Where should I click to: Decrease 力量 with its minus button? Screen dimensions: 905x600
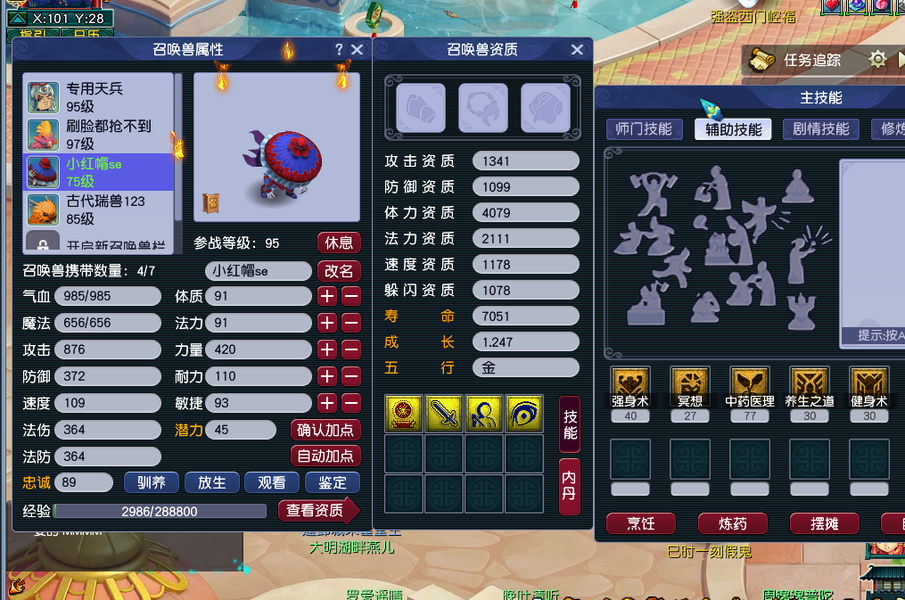pyautogui.click(x=351, y=350)
